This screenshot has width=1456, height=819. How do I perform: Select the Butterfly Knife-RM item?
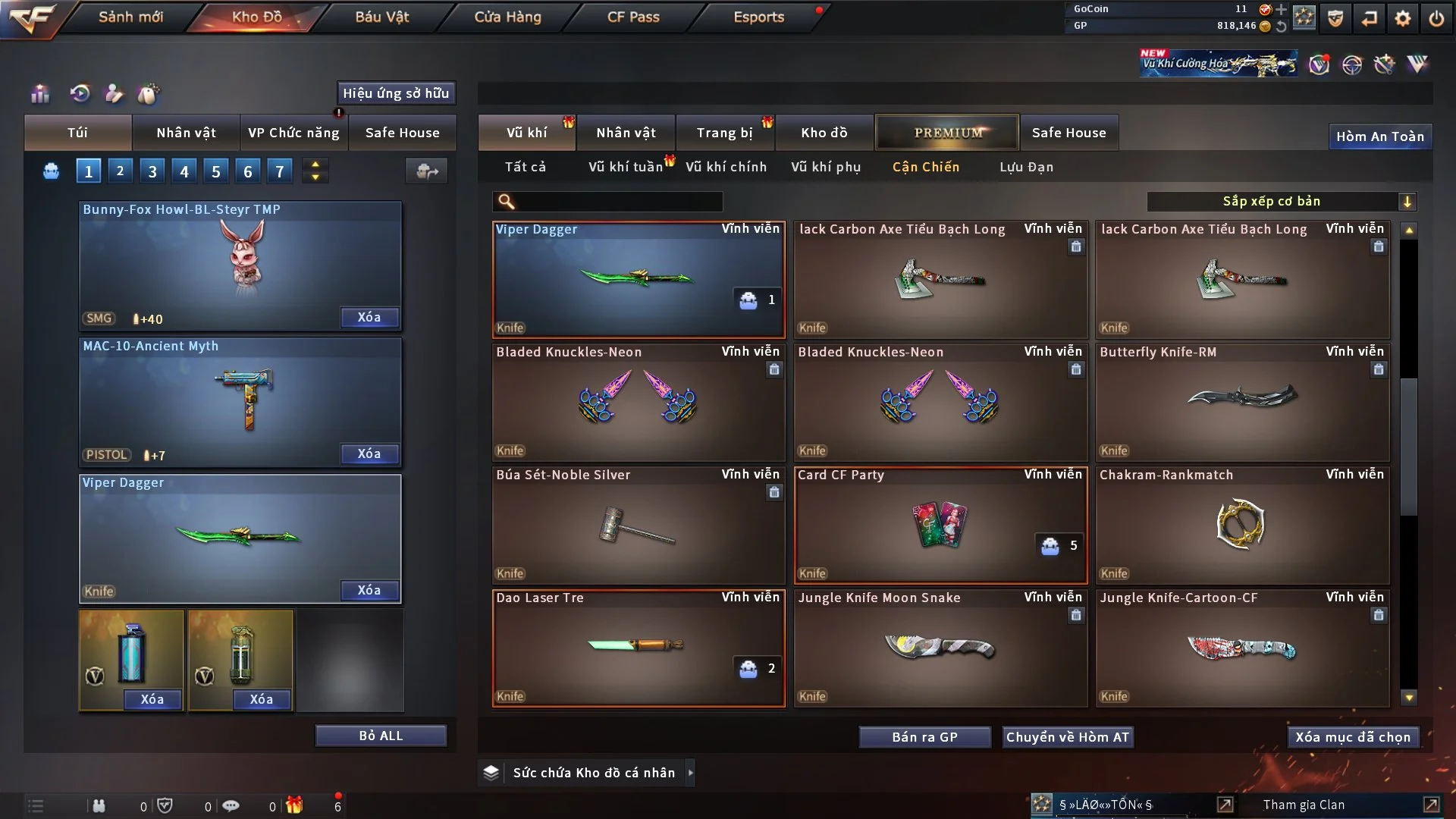click(x=1242, y=402)
